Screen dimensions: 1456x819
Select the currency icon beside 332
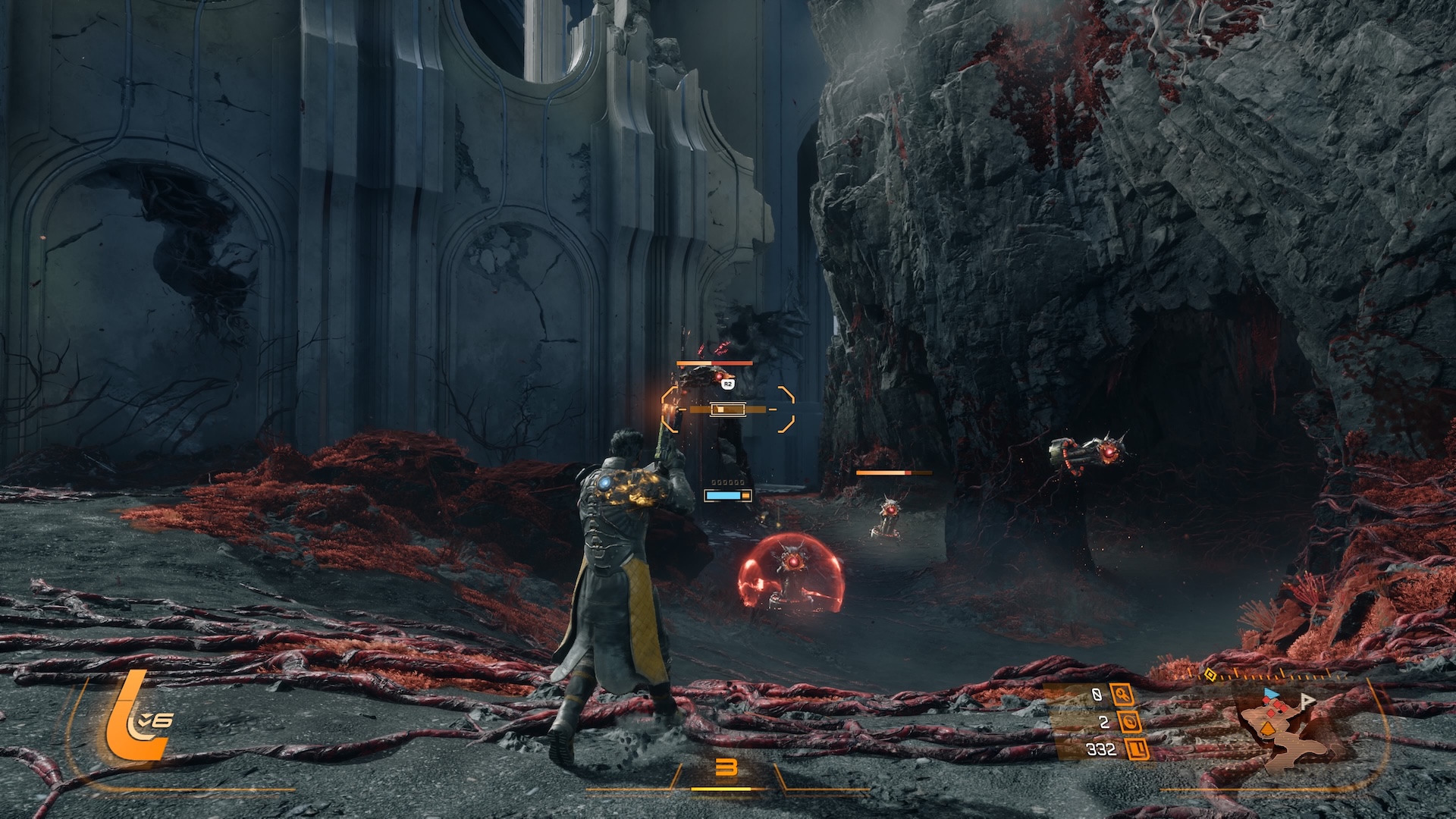click(x=1137, y=749)
